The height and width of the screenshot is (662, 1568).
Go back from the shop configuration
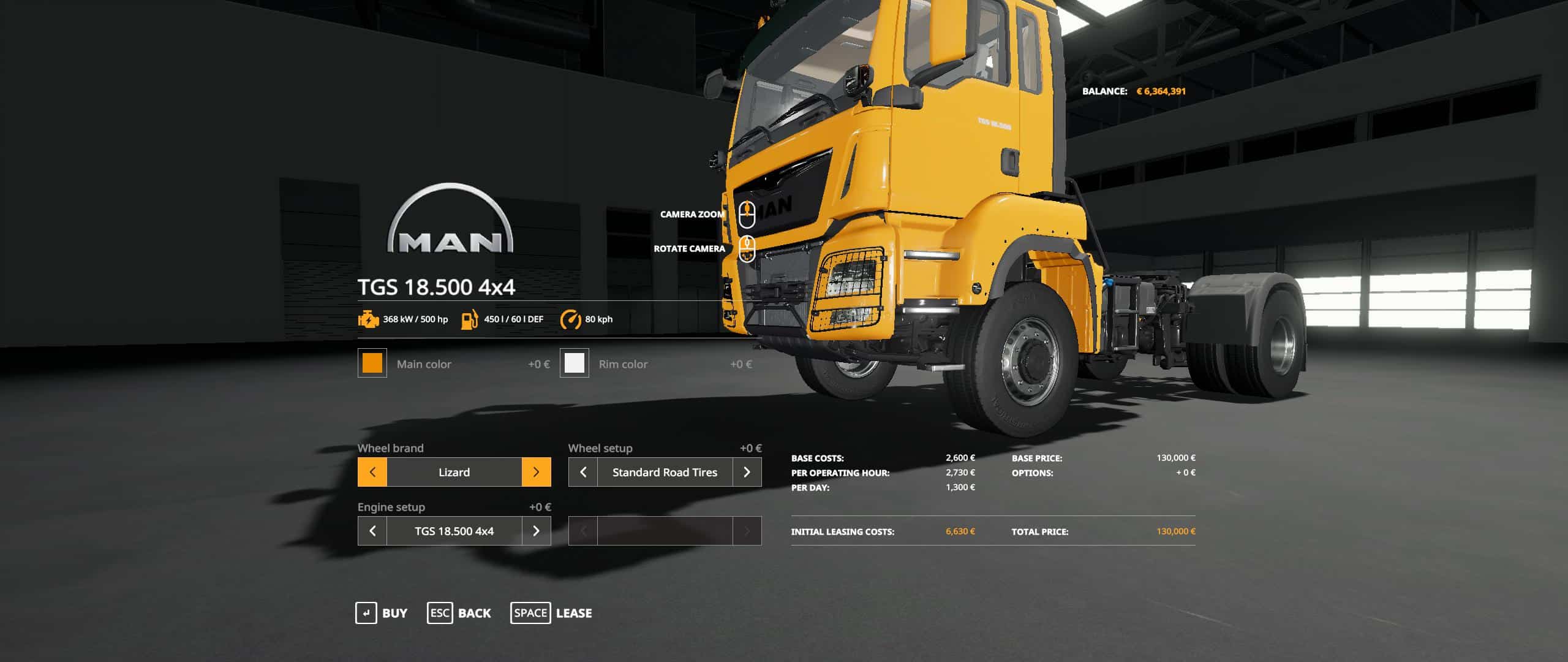(x=459, y=613)
